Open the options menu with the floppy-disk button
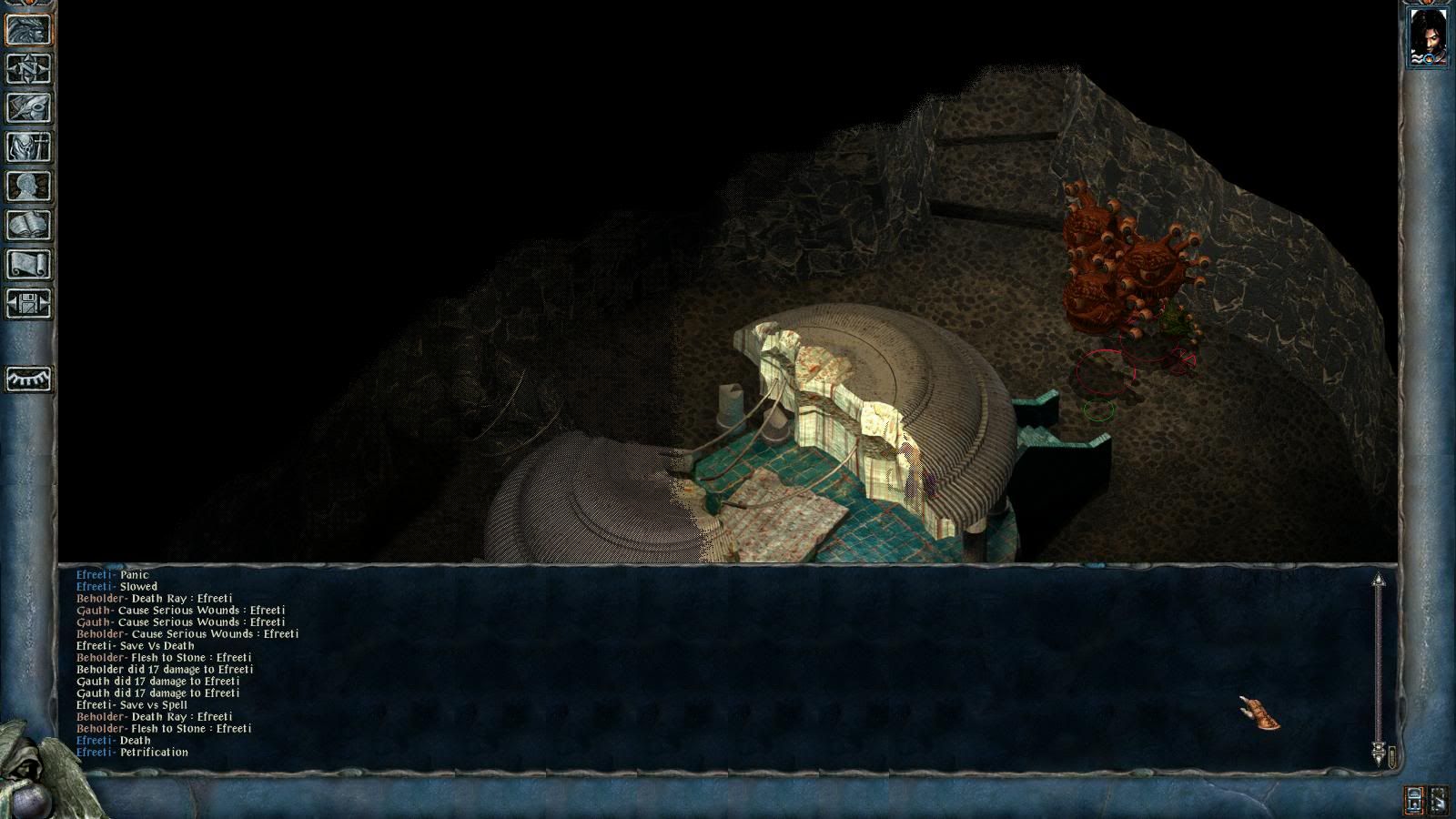1456x819 pixels. tap(29, 304)
